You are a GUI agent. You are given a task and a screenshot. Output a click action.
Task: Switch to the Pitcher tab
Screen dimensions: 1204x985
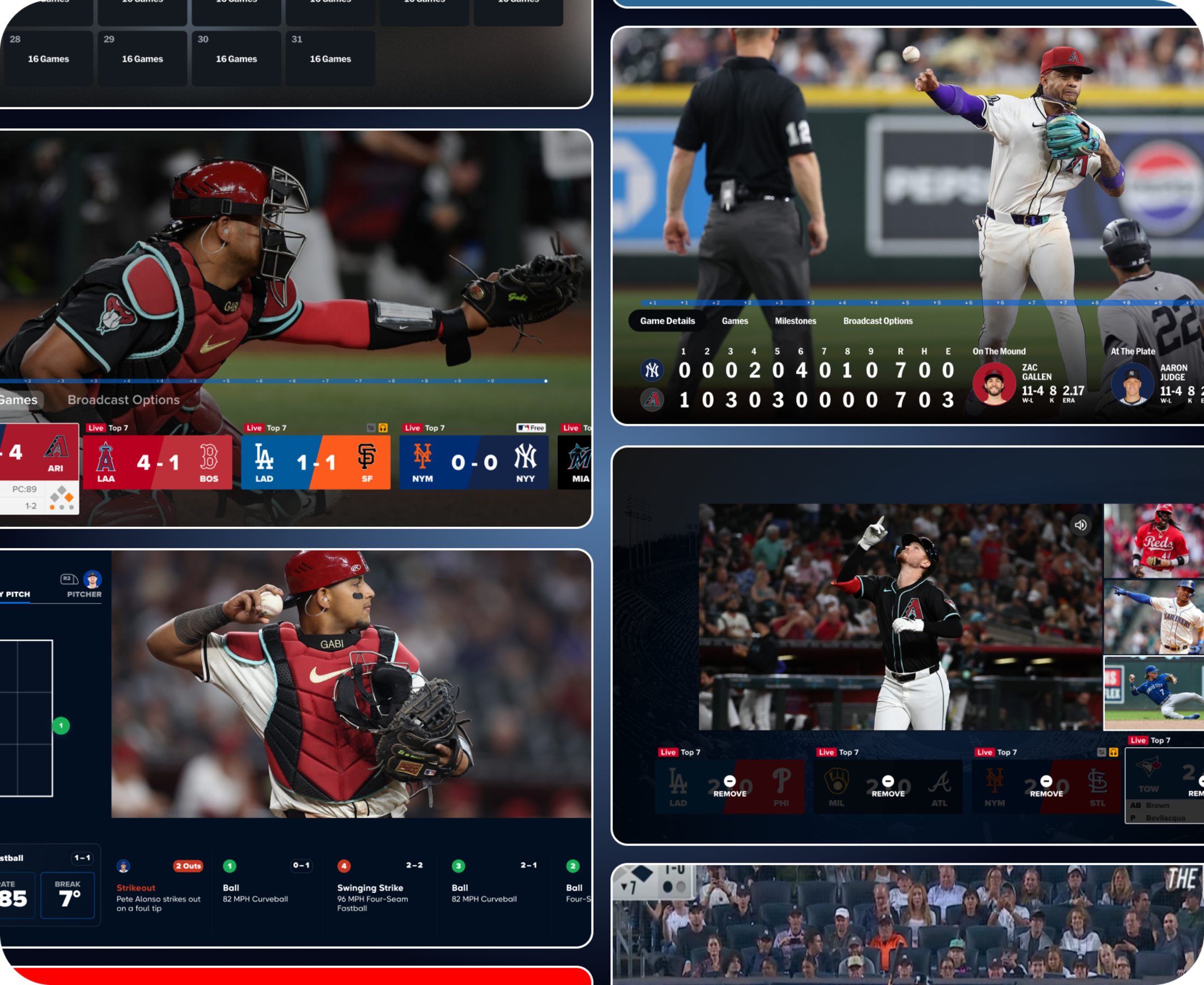84,585
